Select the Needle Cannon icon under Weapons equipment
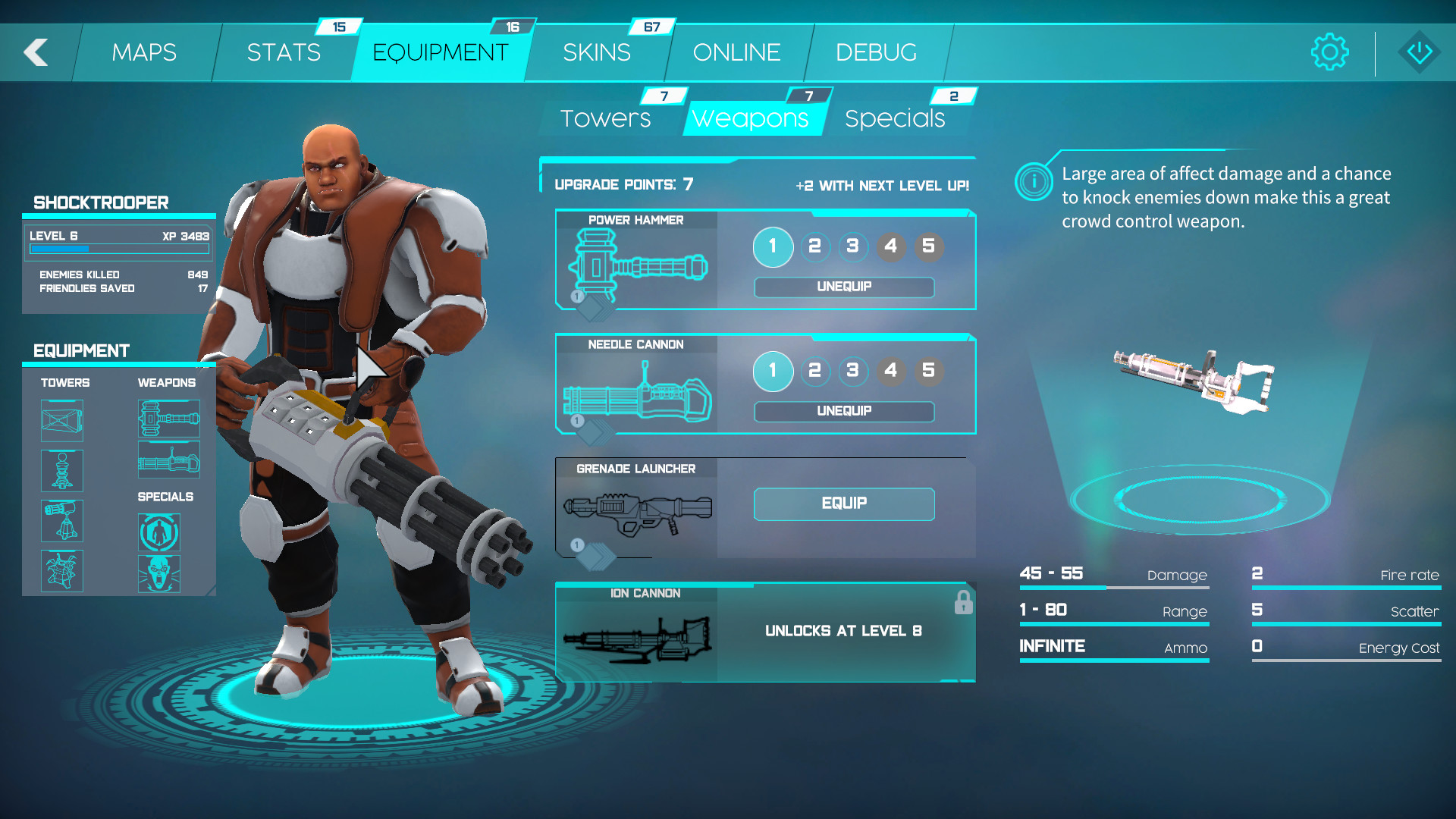Image resolution: width=1456 pixels, height=819 pixels. point(168,459)
